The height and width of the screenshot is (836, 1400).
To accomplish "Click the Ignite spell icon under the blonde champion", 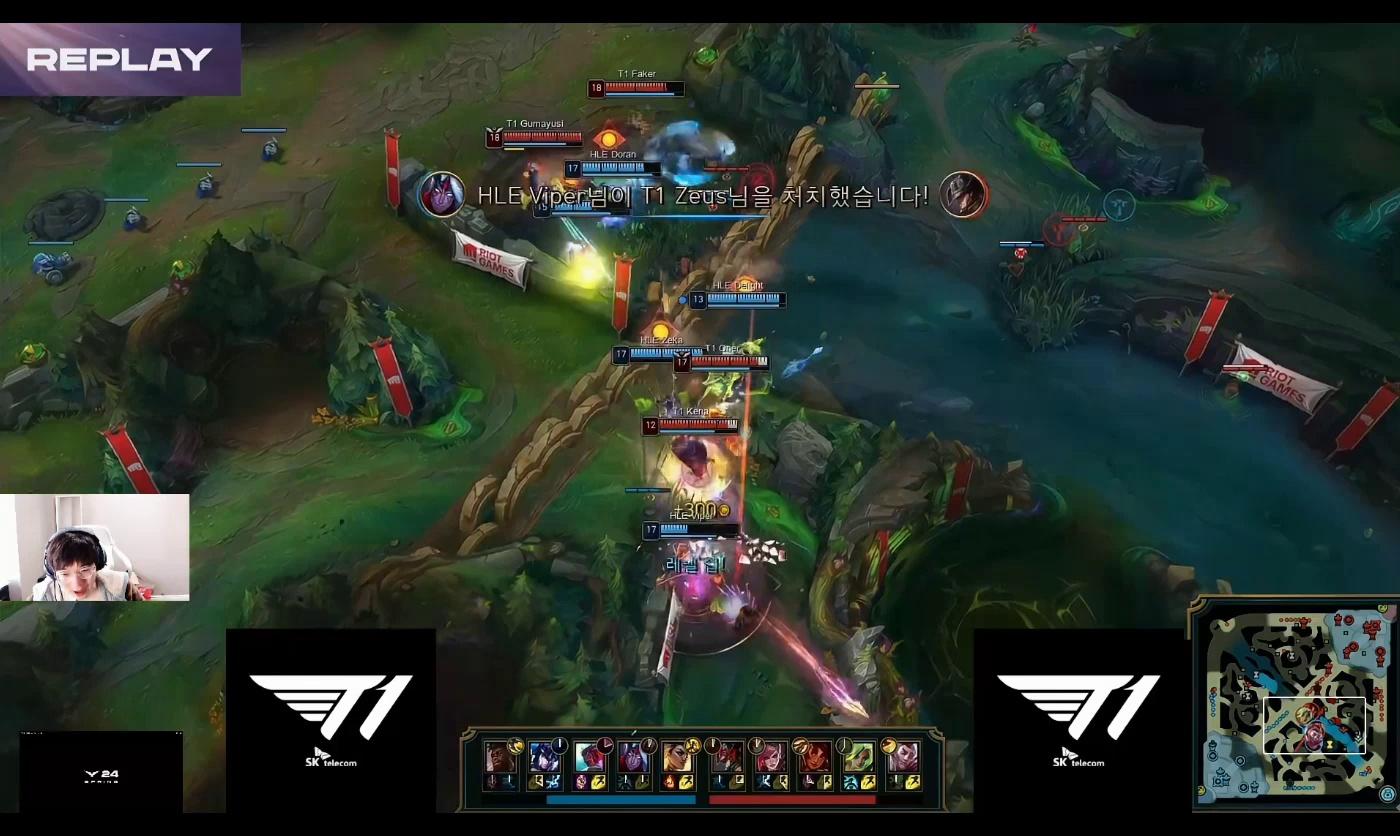I will tap(669, 782).
